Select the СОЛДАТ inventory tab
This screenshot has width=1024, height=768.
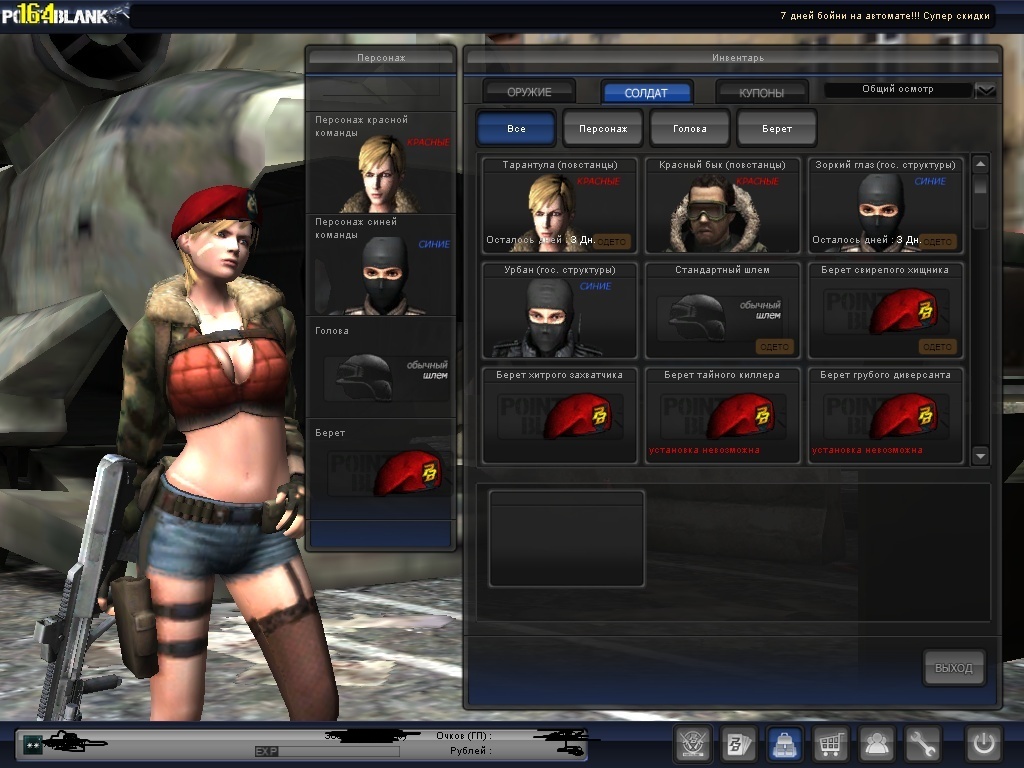[x=646, y=92]
